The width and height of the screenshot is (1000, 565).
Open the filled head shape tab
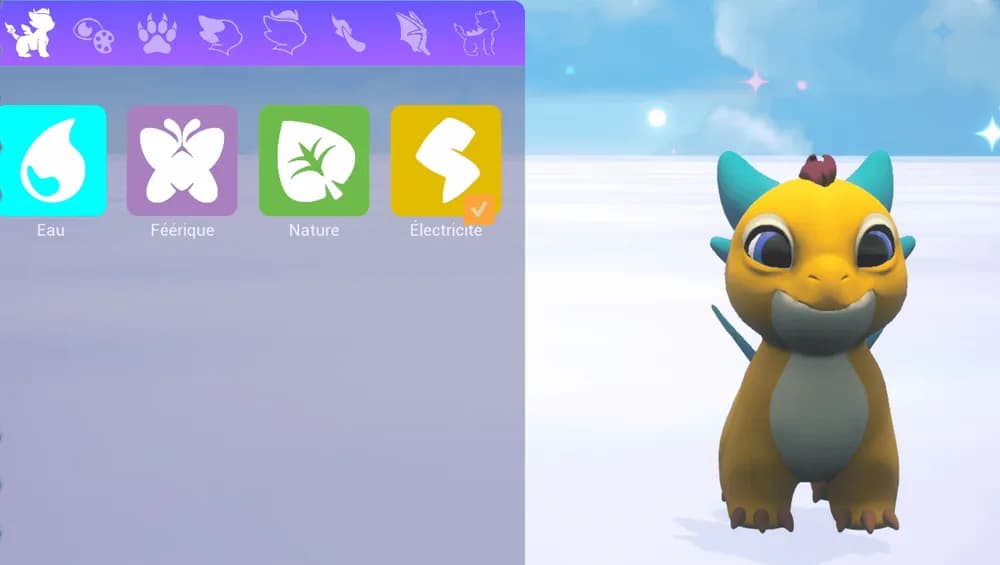(220, 34)
